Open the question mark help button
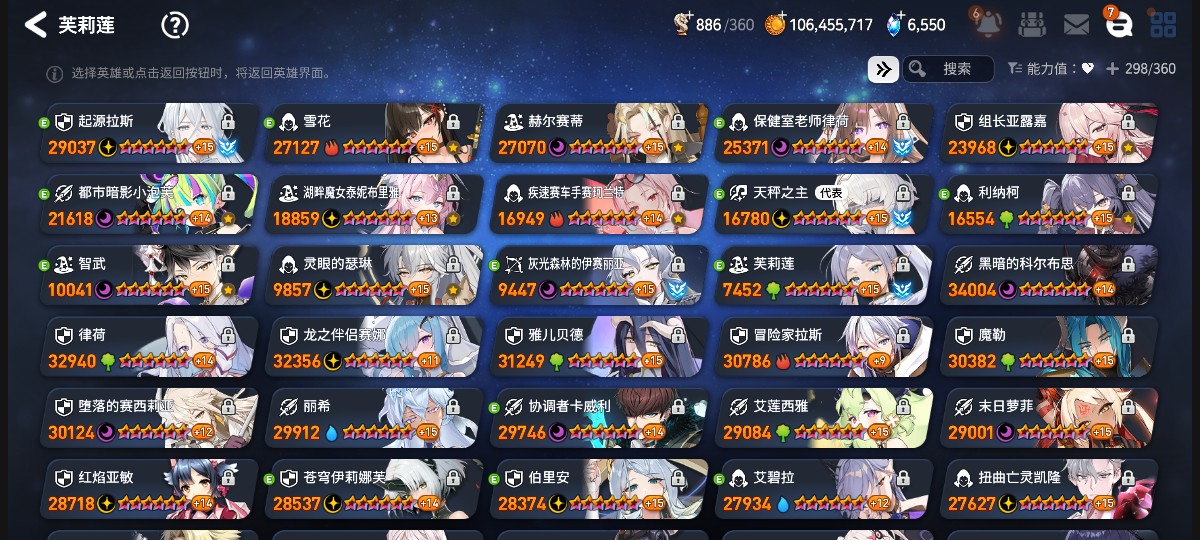Image resolution: width=1200 pixels, height=540 pixels. [174, 25]
